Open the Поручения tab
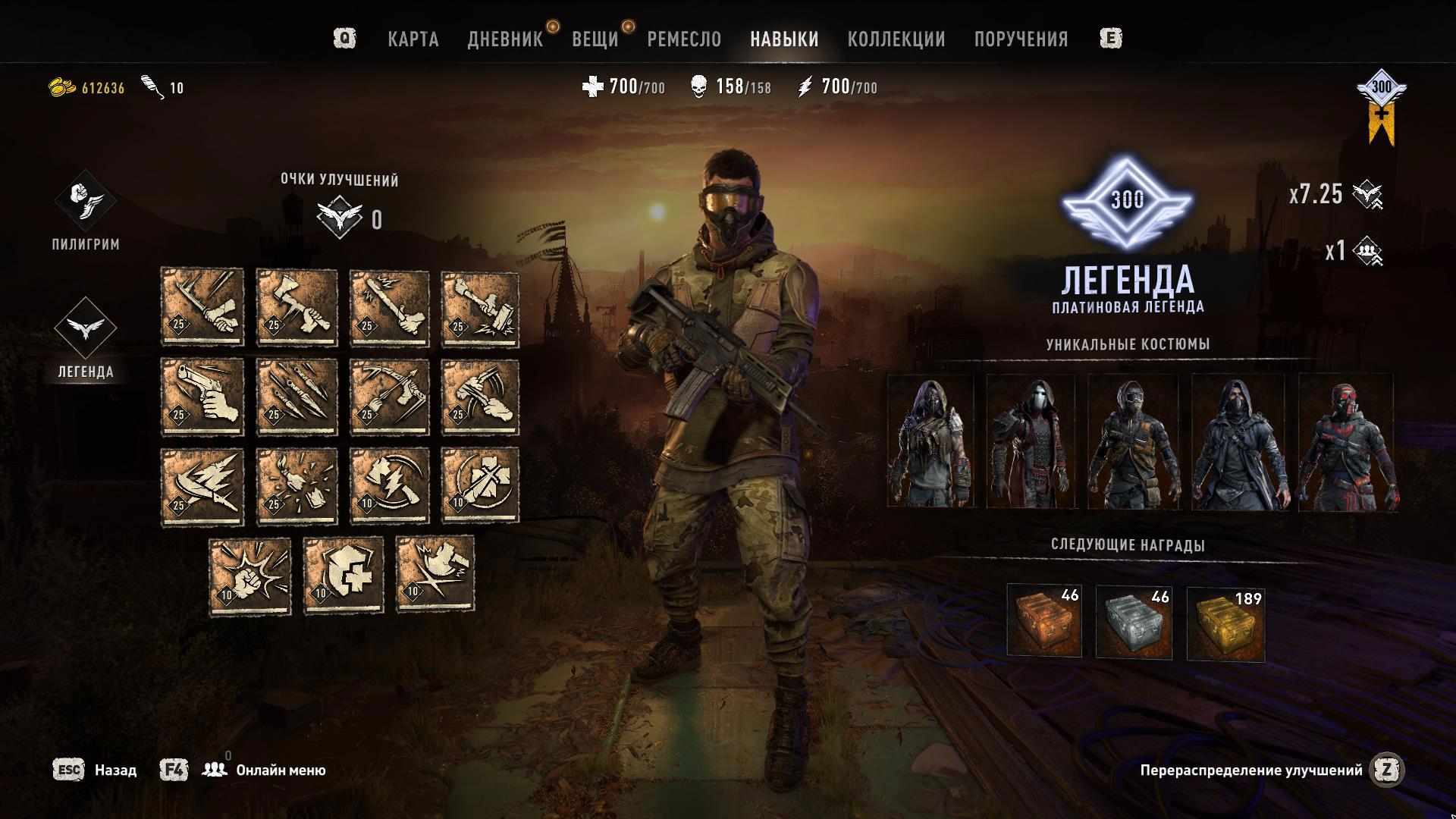Viewport: 1456px width, 819px height. pyautogui.click(x=1021, y=39)
